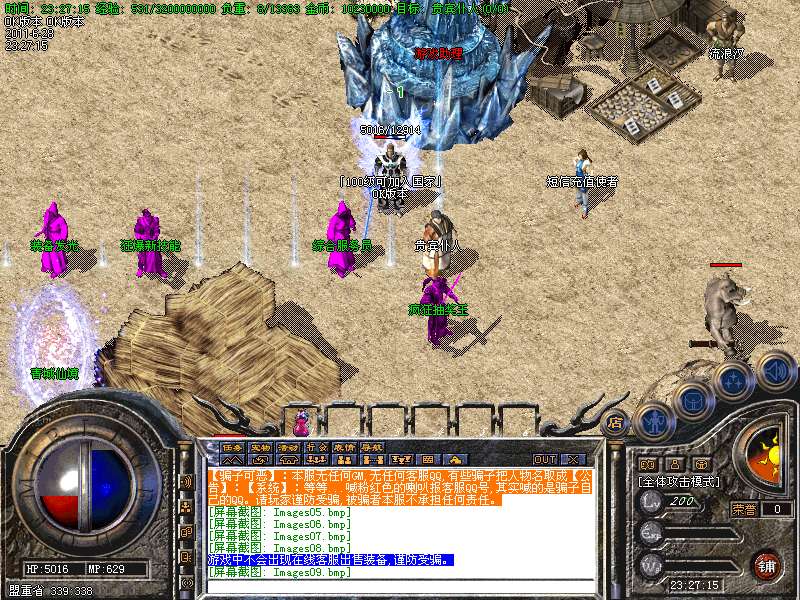800x600 pixels.
Task: Open the character equipment round button
Action: tap(653, 422)
